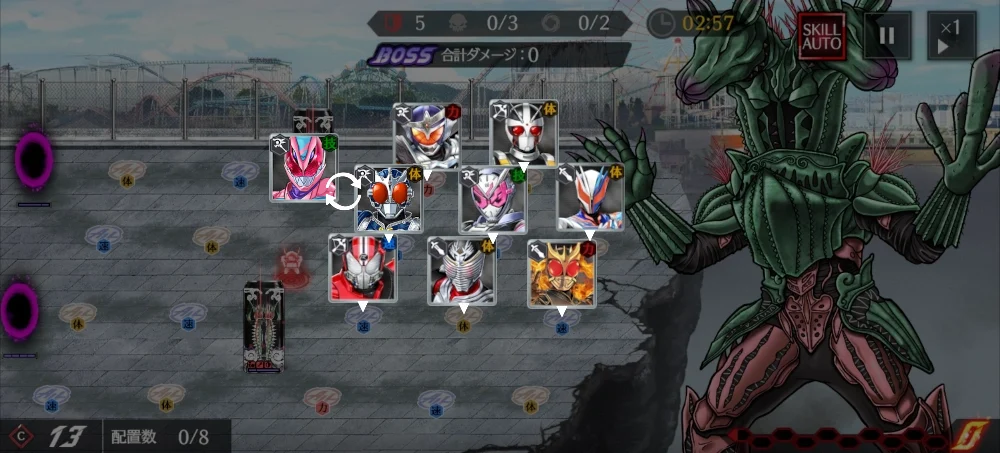The height and width of the screenshot is (453, 1000).
Task: Change the ×1 game speed
Action: coord(951,37)
